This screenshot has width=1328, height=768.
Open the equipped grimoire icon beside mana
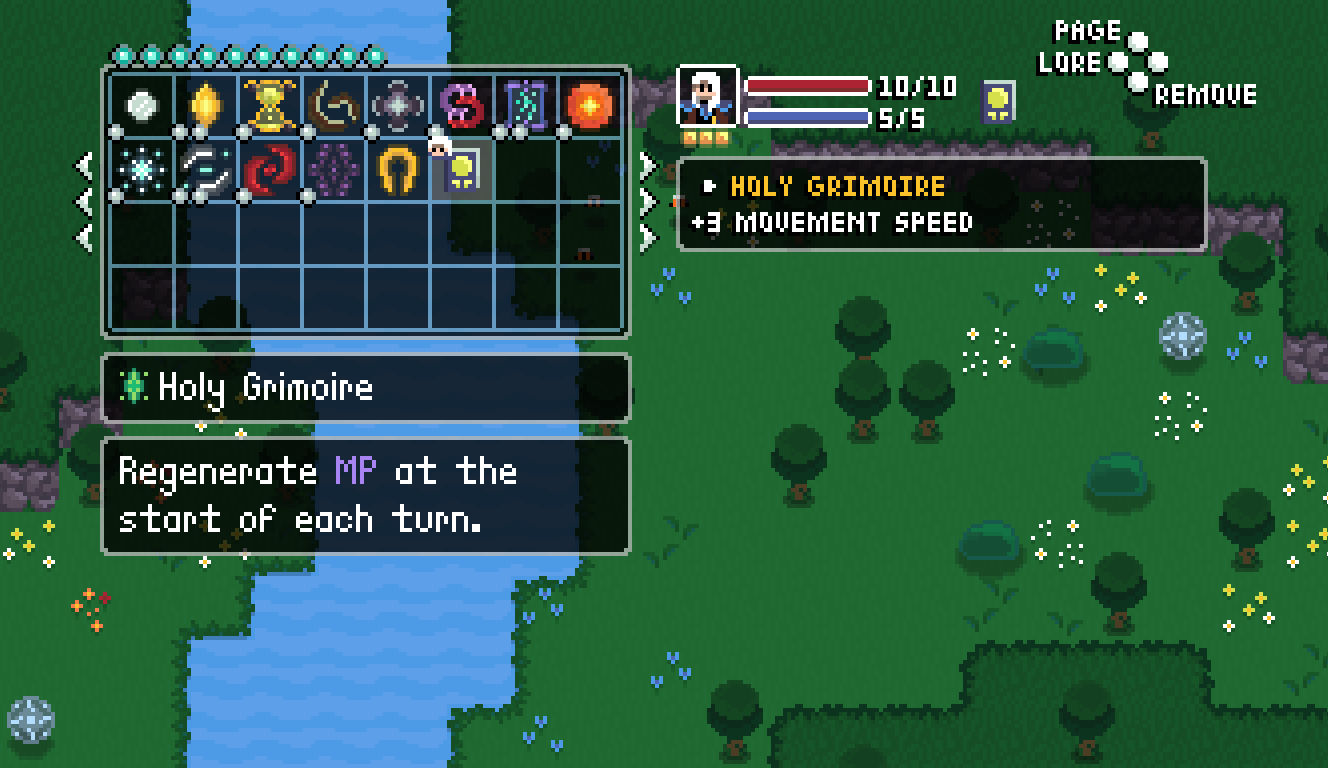point(998,102)
